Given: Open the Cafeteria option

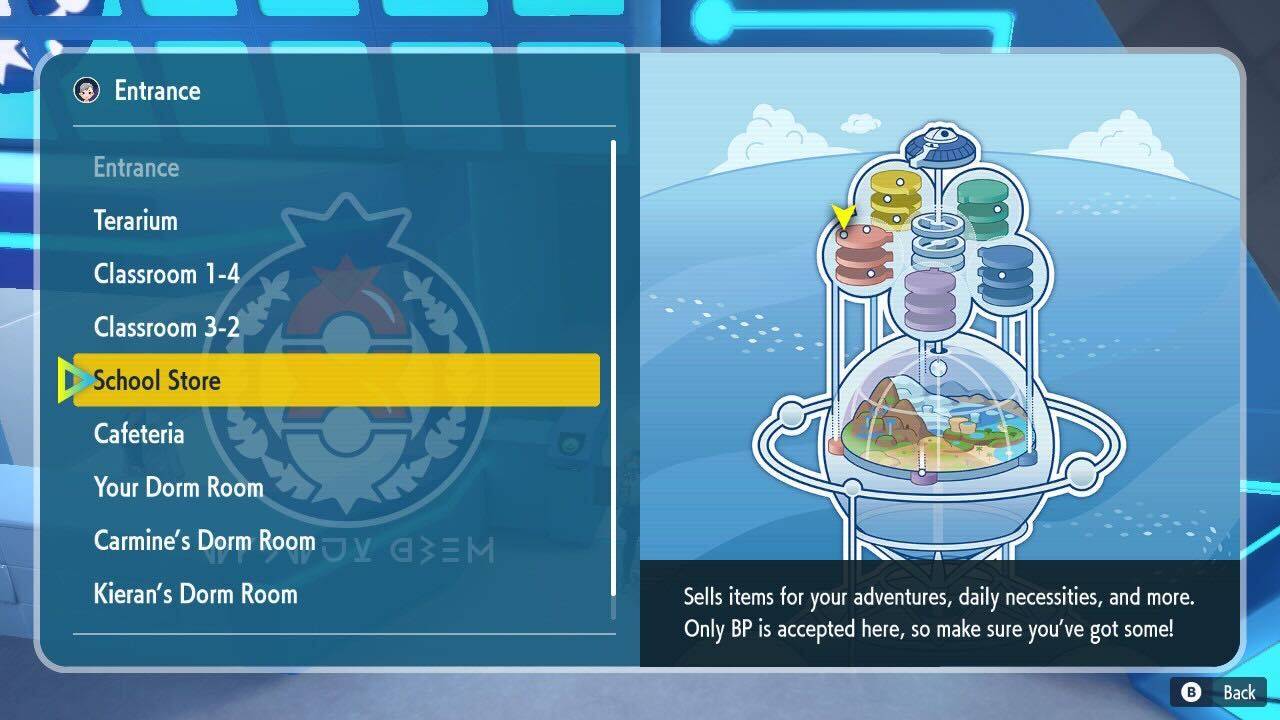Looking at the screenshot, I should 139,434.
